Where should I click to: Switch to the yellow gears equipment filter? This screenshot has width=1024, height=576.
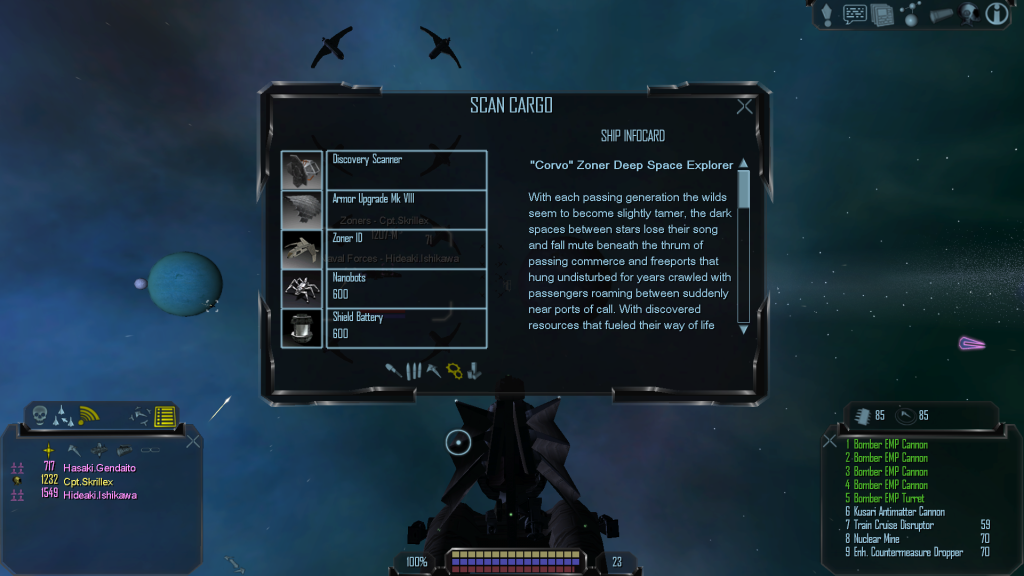(454, 371)
